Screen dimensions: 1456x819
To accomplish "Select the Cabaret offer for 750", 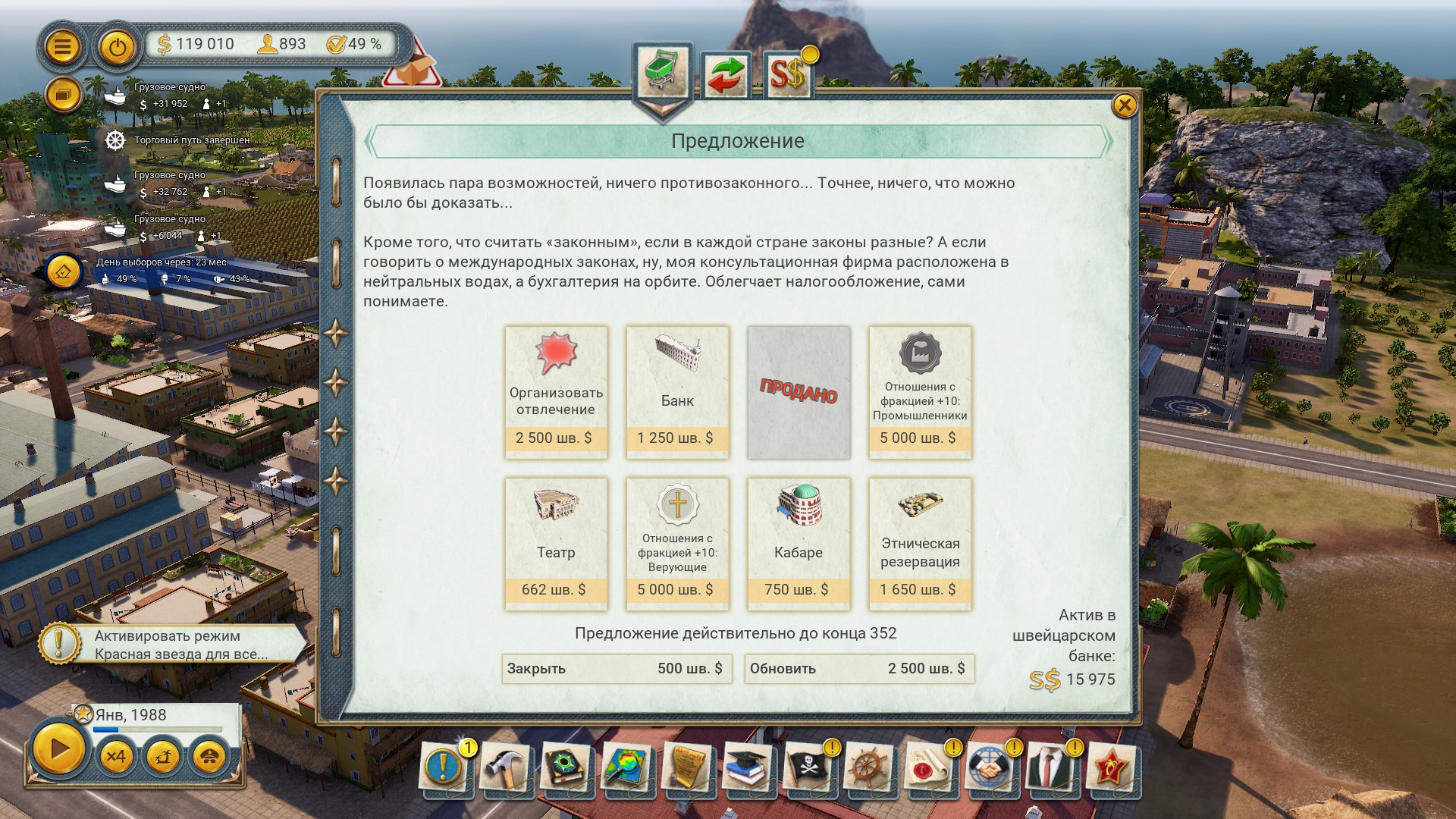I will pos(799,544).
